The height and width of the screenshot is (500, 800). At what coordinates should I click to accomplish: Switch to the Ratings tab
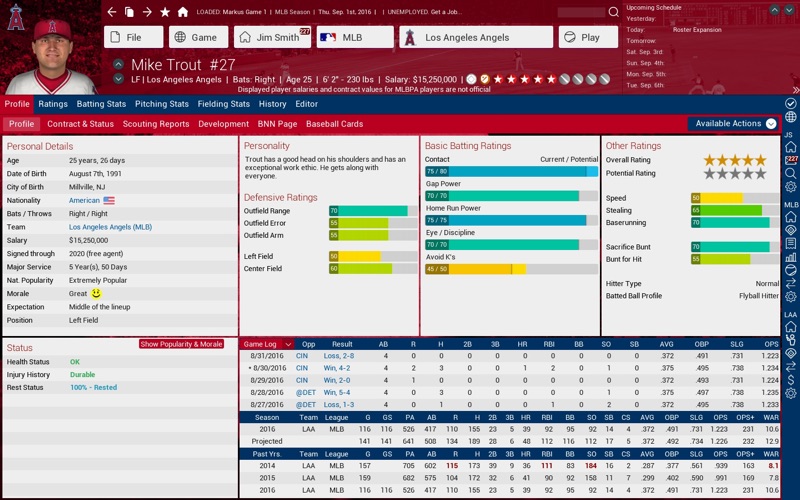click(53, 104)
